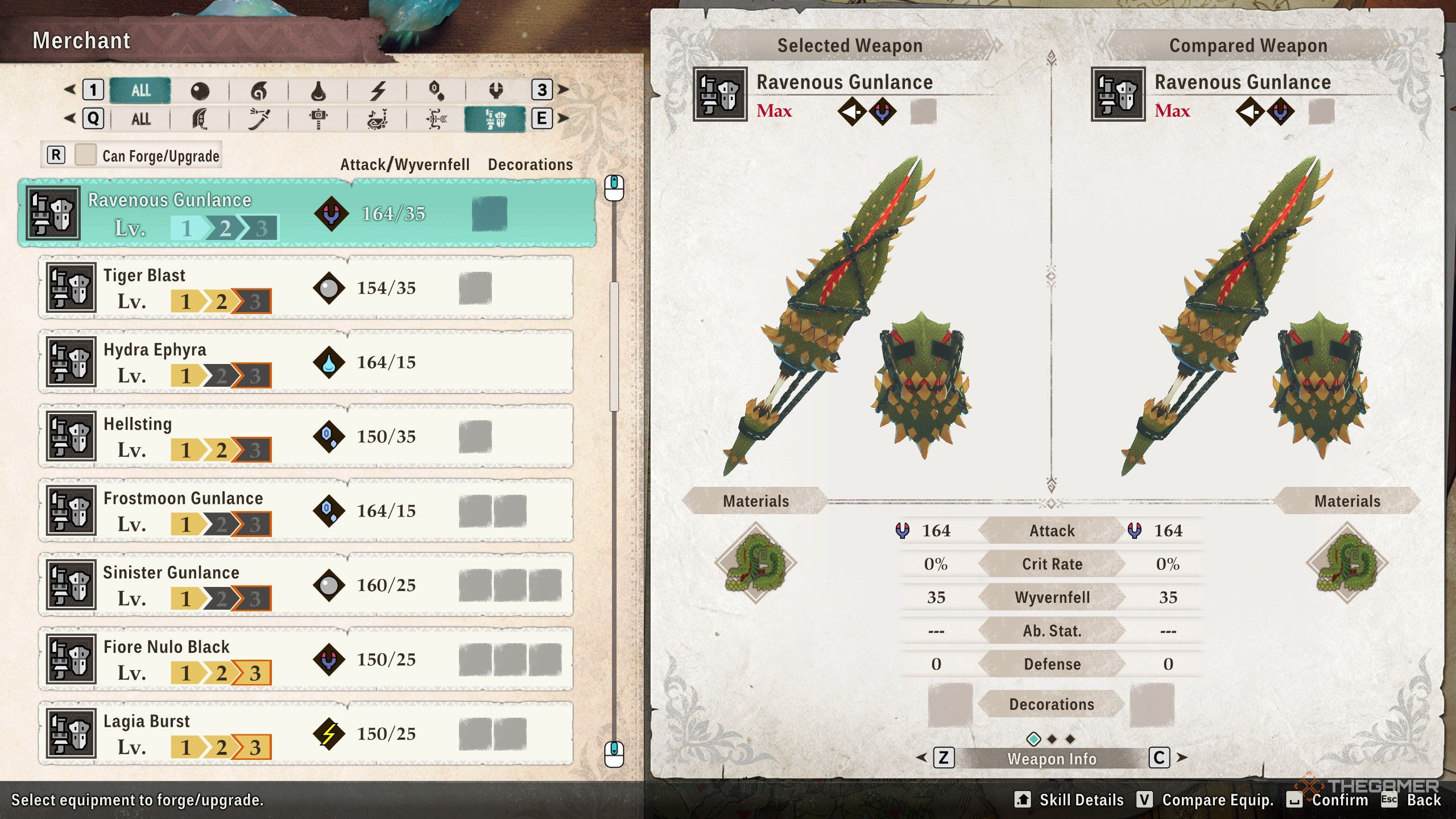Toggle the Can Forge/Upgrade checkbox
The width and height of the screenshot is (1456, 819).
(x=85, y=155)
